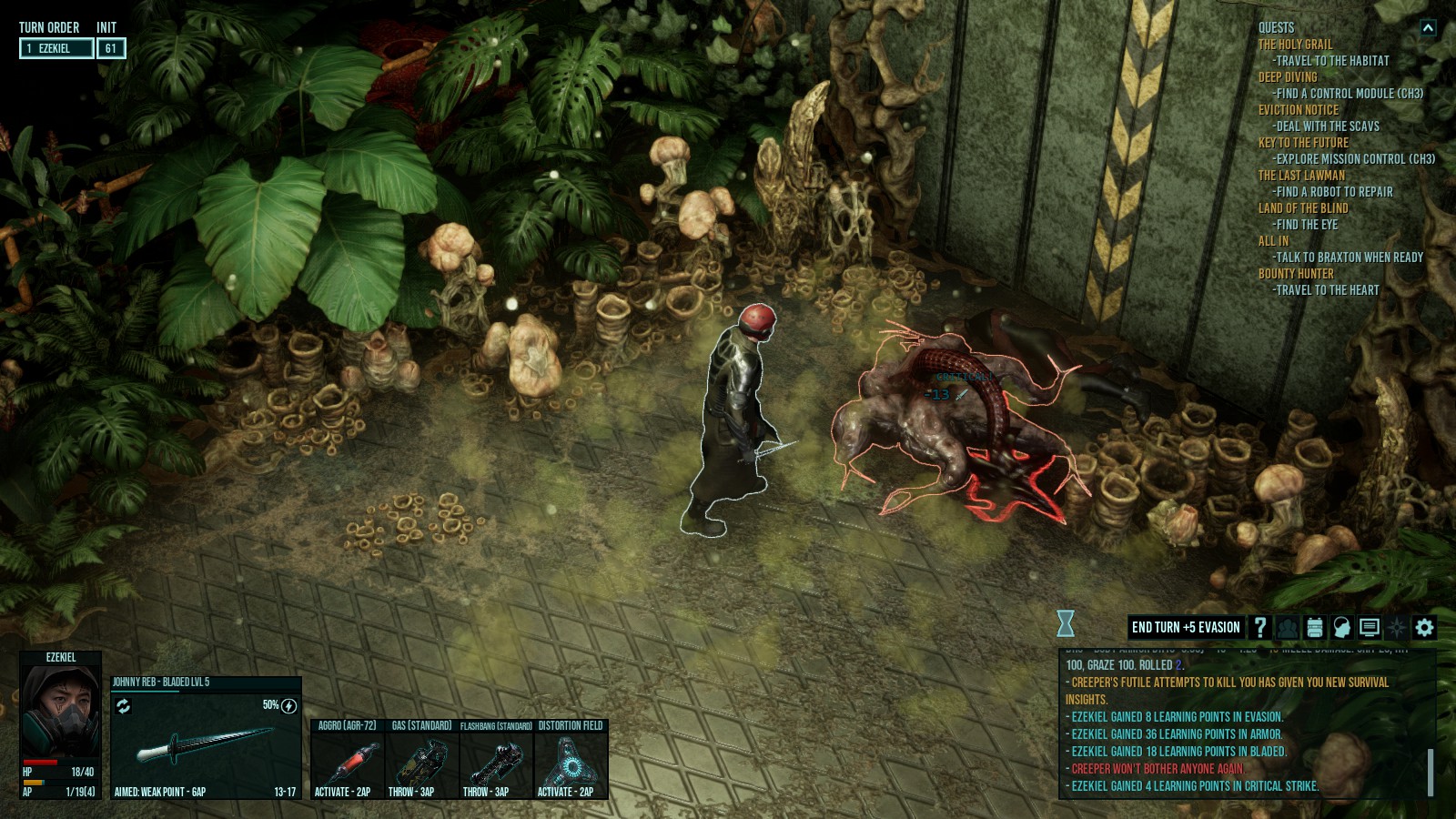1456x819 pixels.
Task: Select Ezekiel's portrait
Action: [x=60, y=710]
